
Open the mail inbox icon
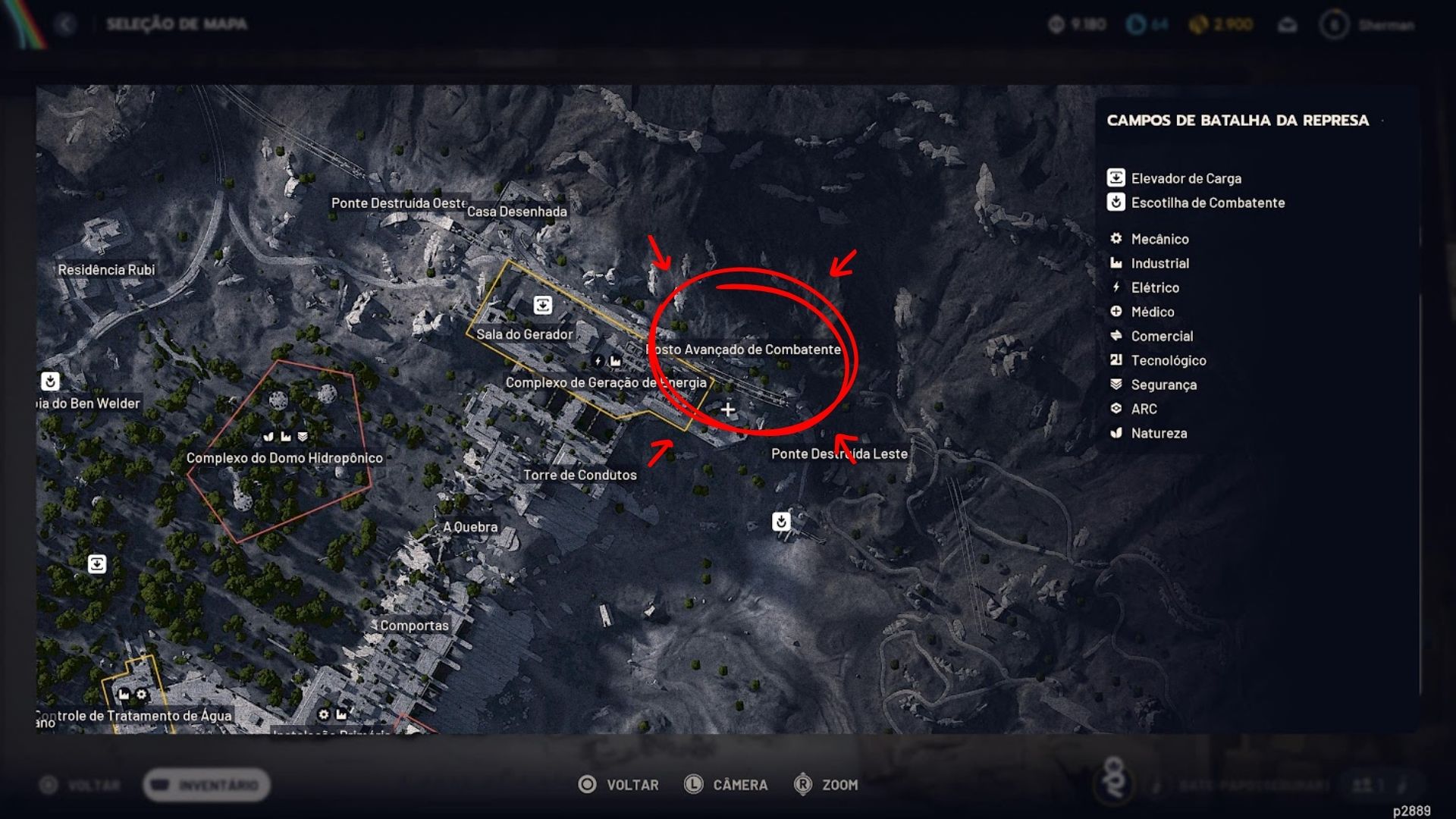pyautogui.click(x=1287, y=25)
